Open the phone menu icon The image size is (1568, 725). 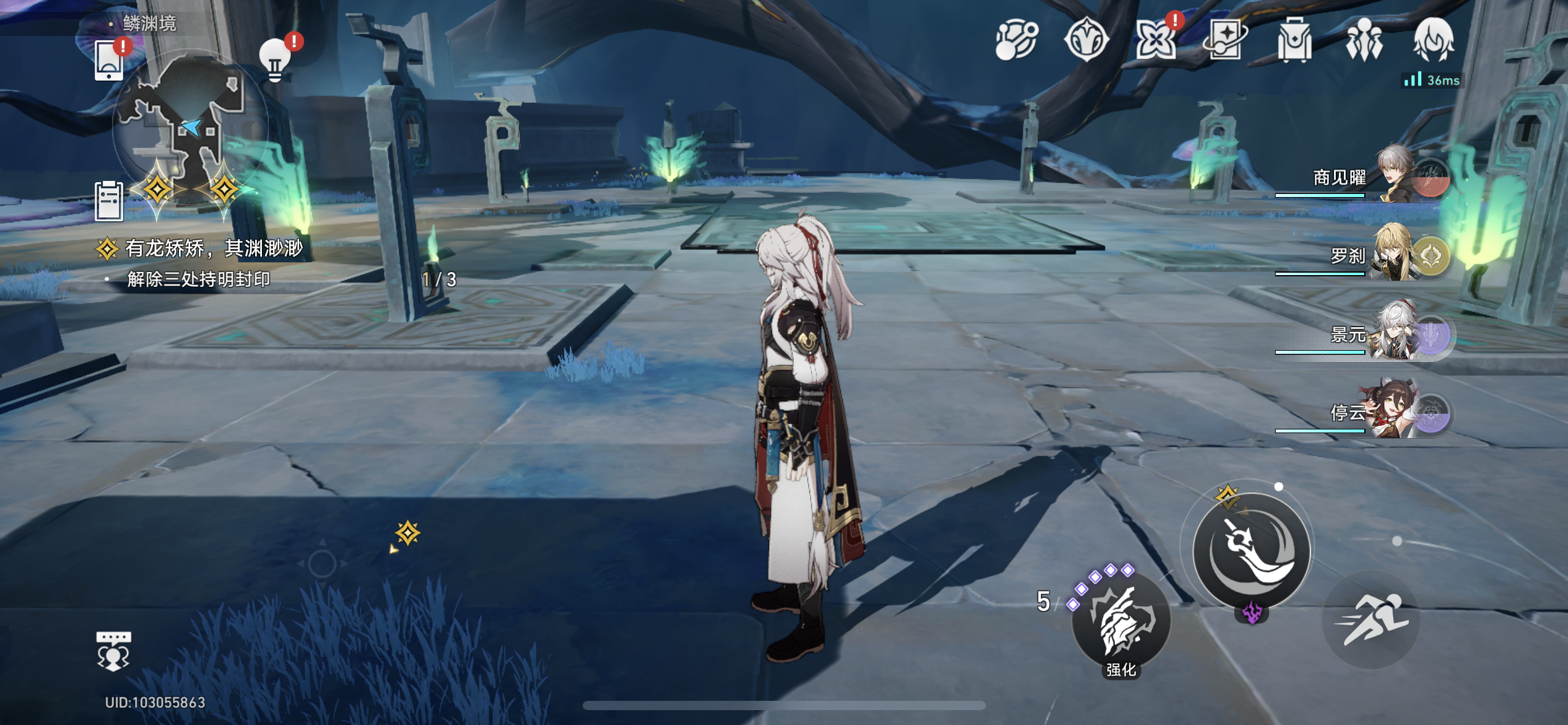(109, 61)
